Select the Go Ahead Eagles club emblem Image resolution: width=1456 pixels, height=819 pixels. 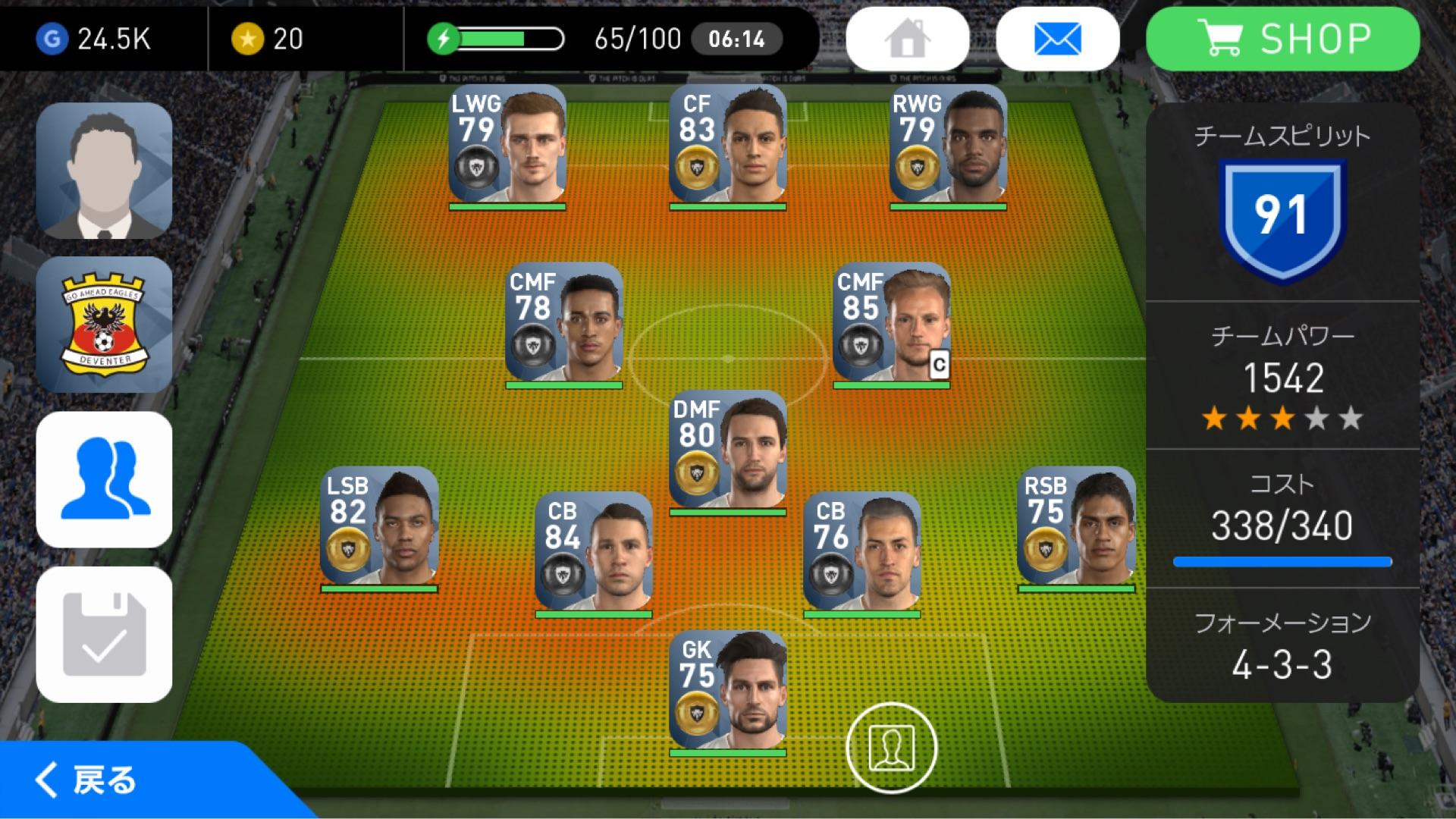point(104,325)
